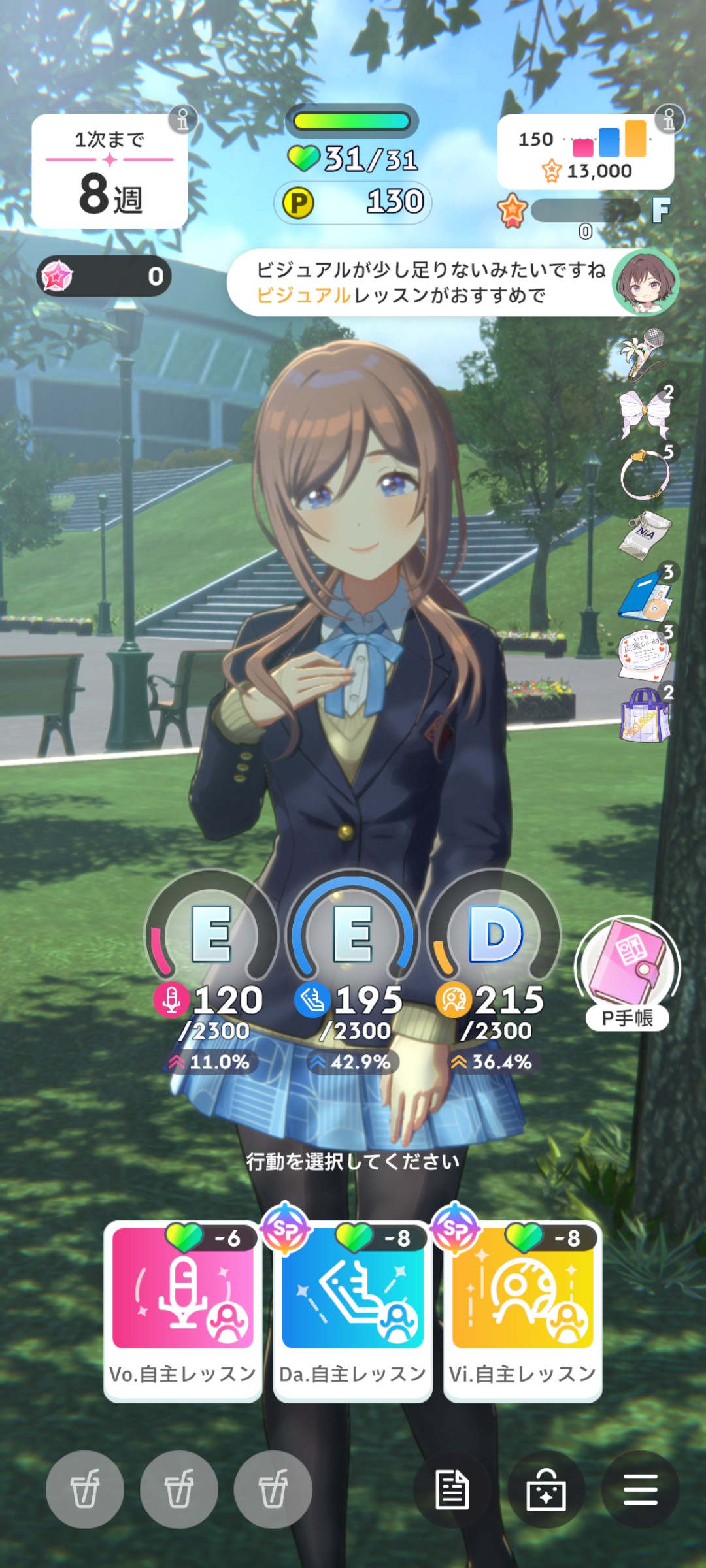Tap the pink star points counter
This screenshot has width=706, height=1568.
pyautogui.click(x=105, y=276)
